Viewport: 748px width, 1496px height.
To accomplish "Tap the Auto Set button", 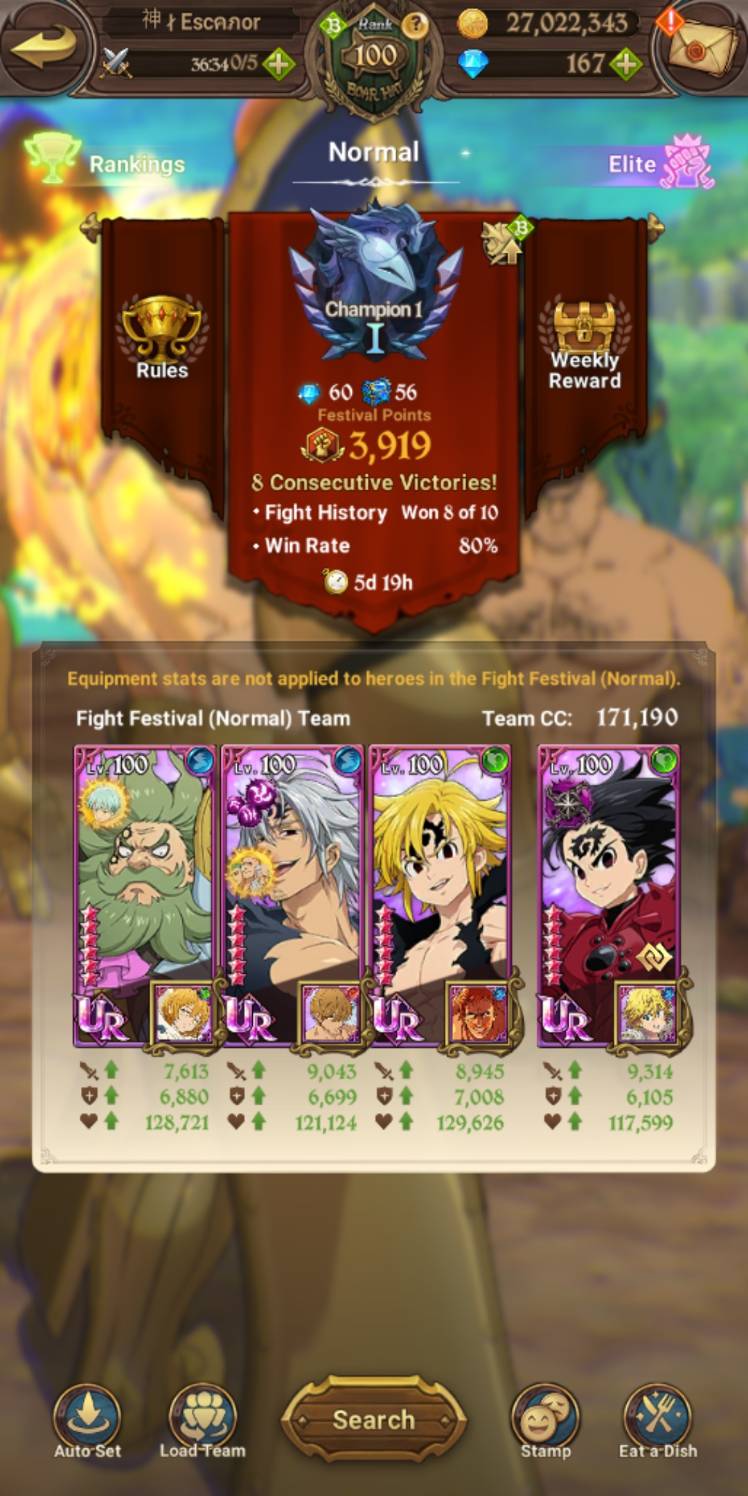I will pos(87,1419).
